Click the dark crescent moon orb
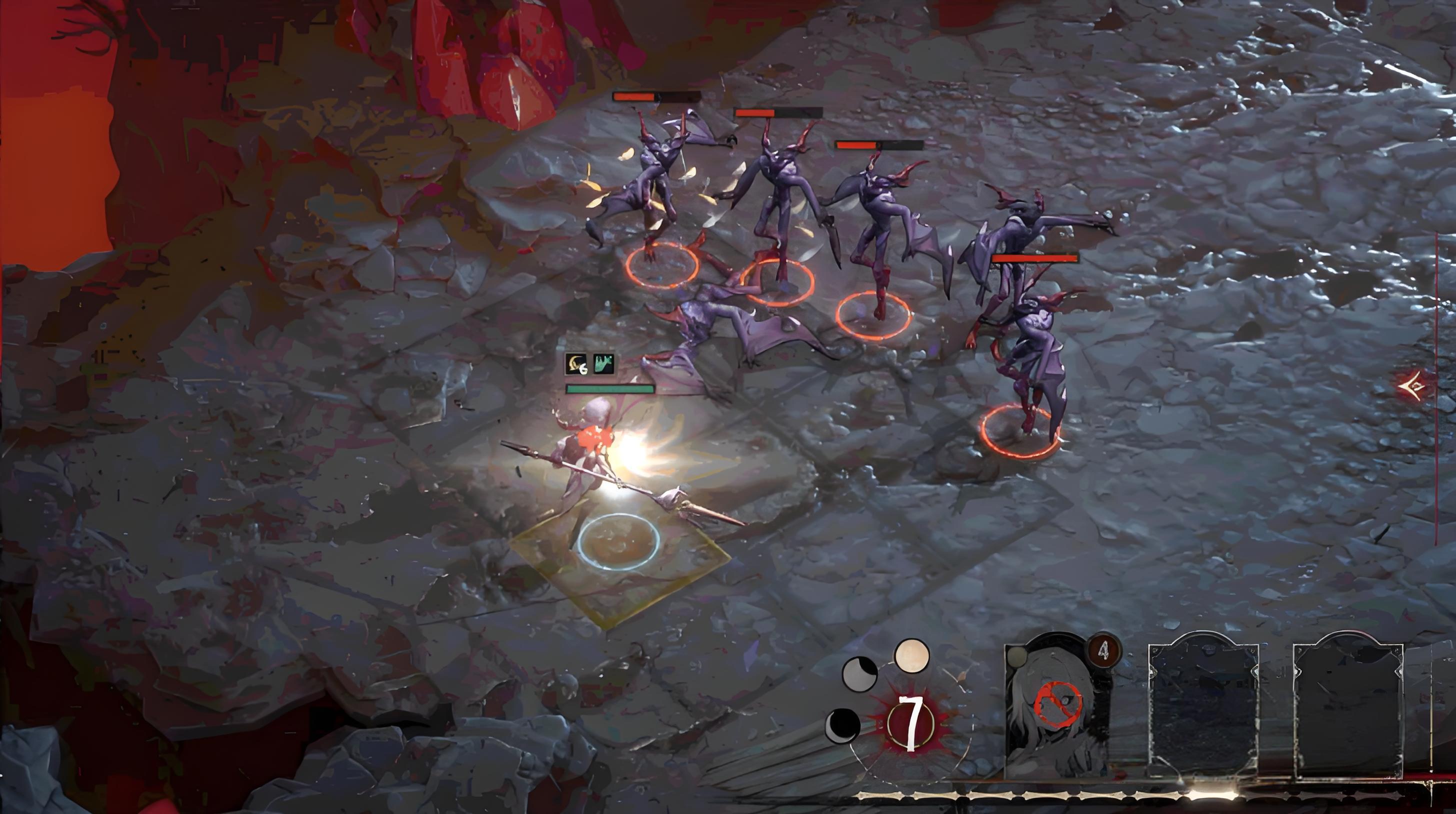 coord(842,725)
